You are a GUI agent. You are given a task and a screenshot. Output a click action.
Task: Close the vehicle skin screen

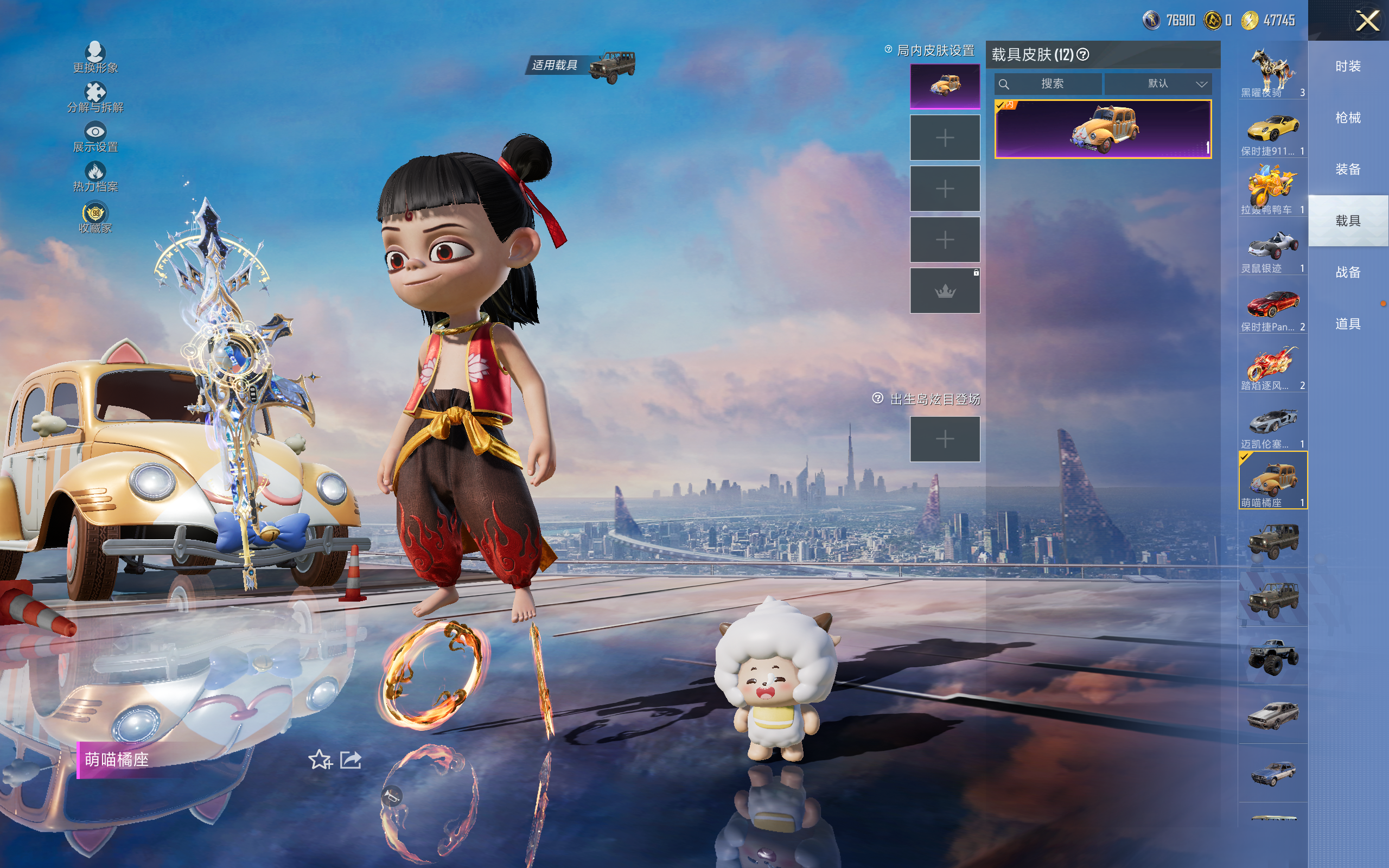1367,21
